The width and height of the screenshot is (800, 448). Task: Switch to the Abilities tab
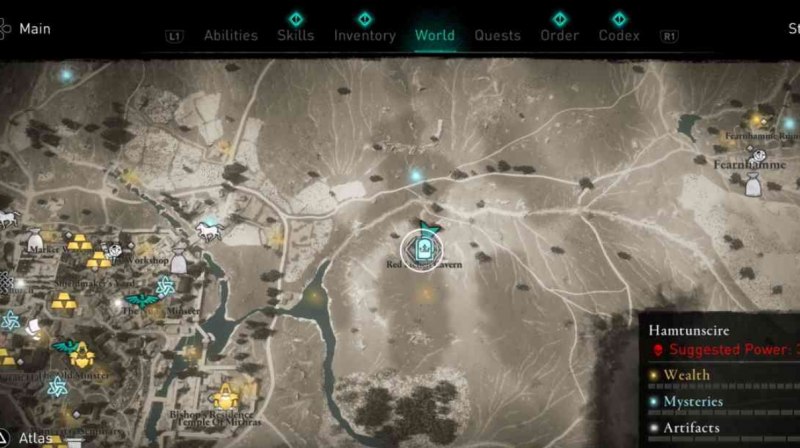(230, 35)
